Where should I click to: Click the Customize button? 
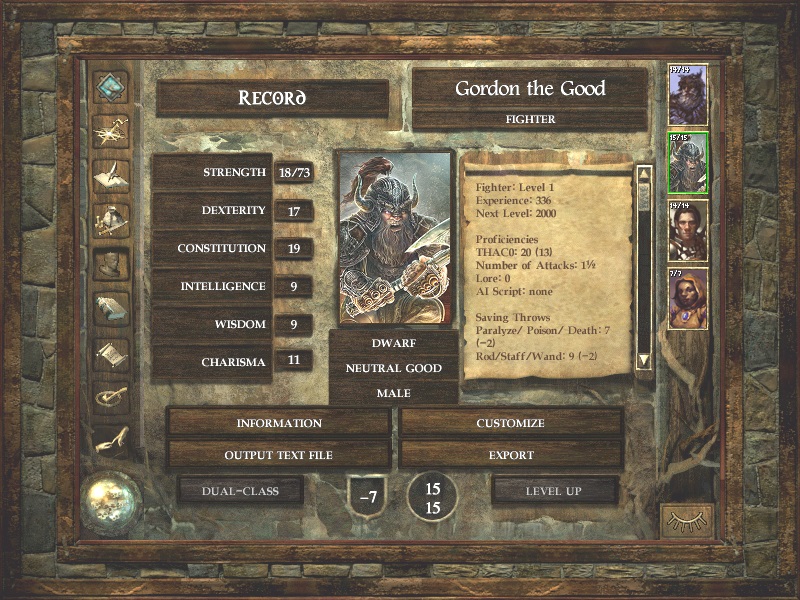click(511, 423)
